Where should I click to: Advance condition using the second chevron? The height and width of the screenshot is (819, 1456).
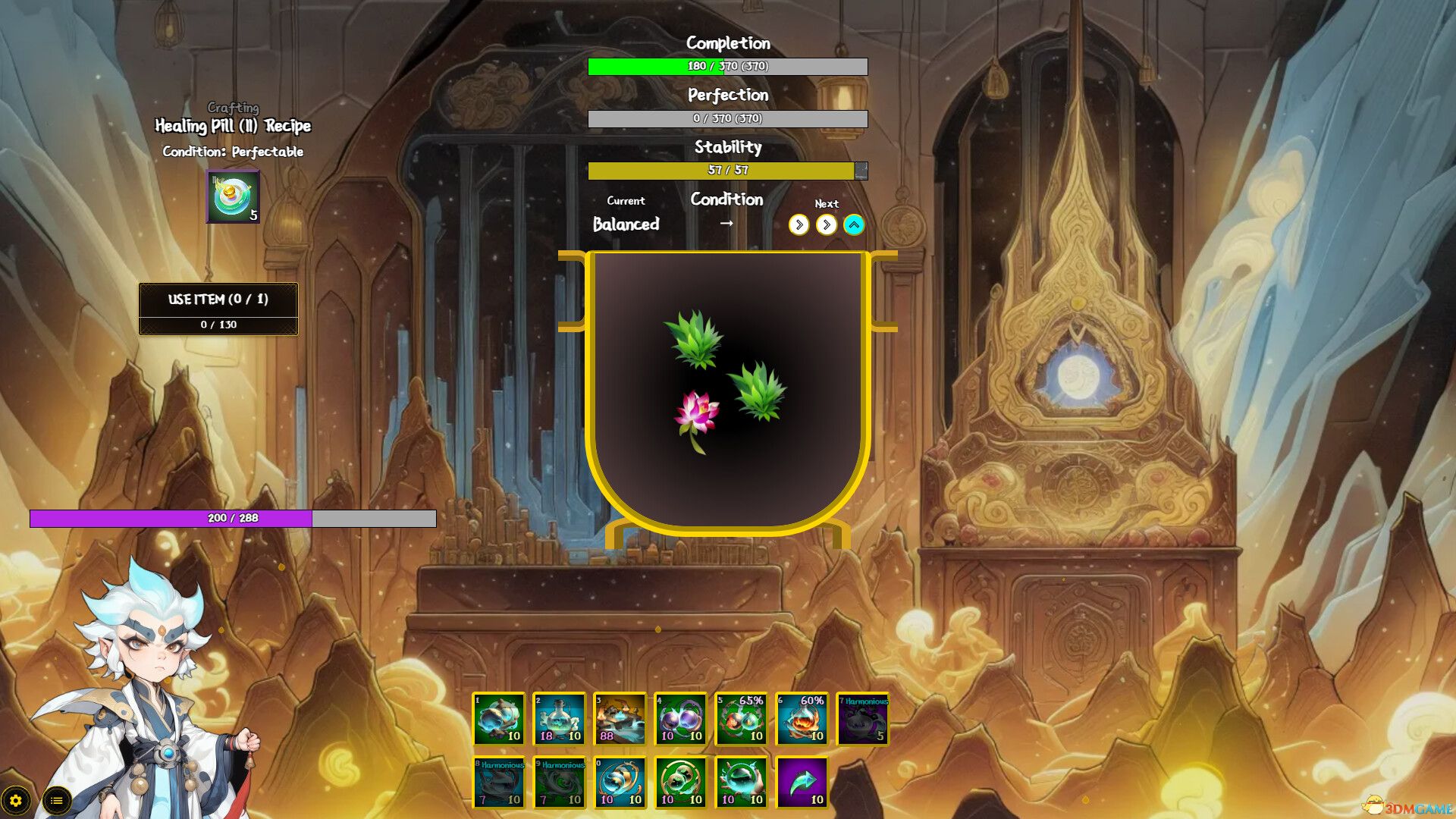(x=826, y=224)
